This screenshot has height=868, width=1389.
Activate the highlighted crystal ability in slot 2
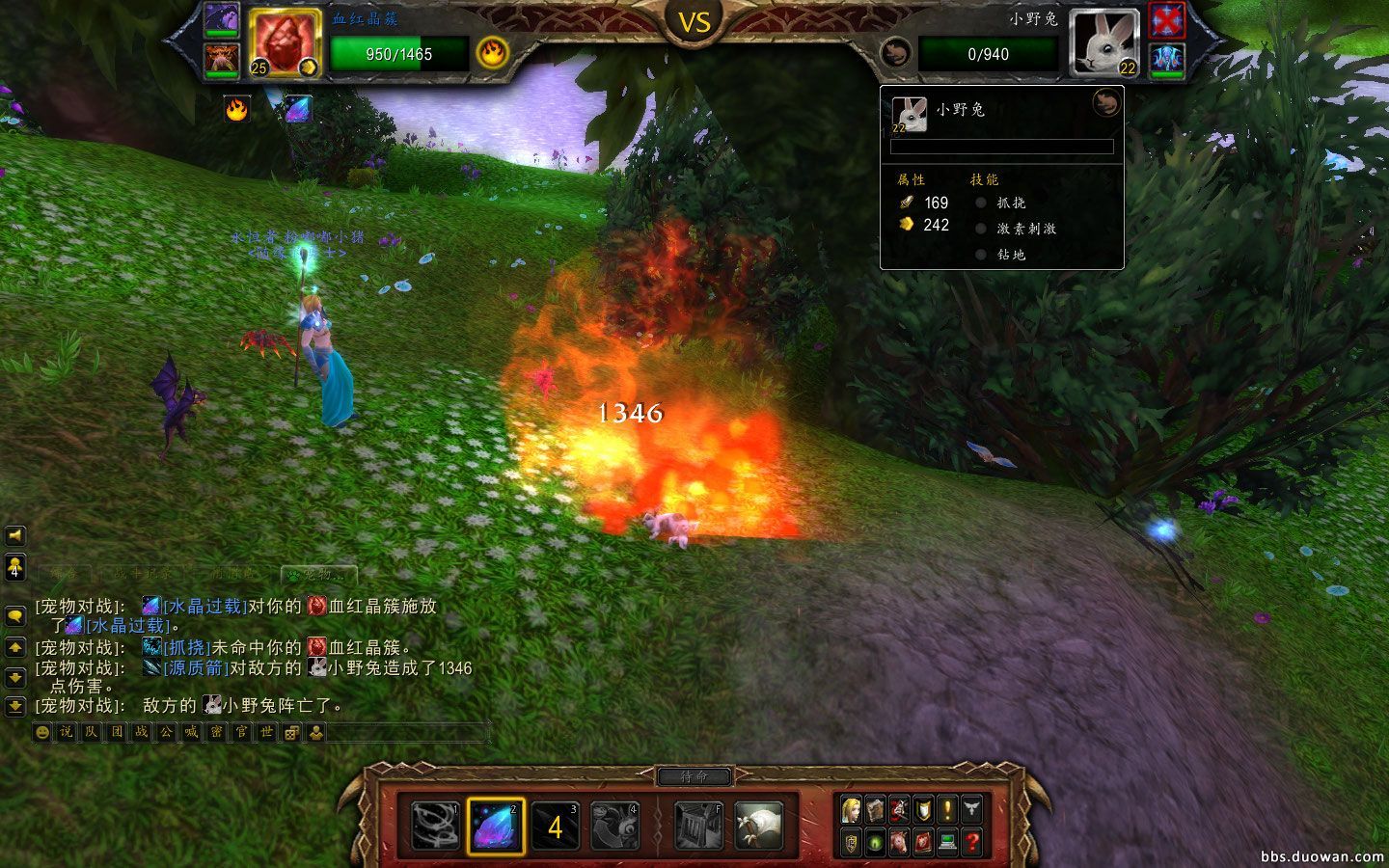496,827
